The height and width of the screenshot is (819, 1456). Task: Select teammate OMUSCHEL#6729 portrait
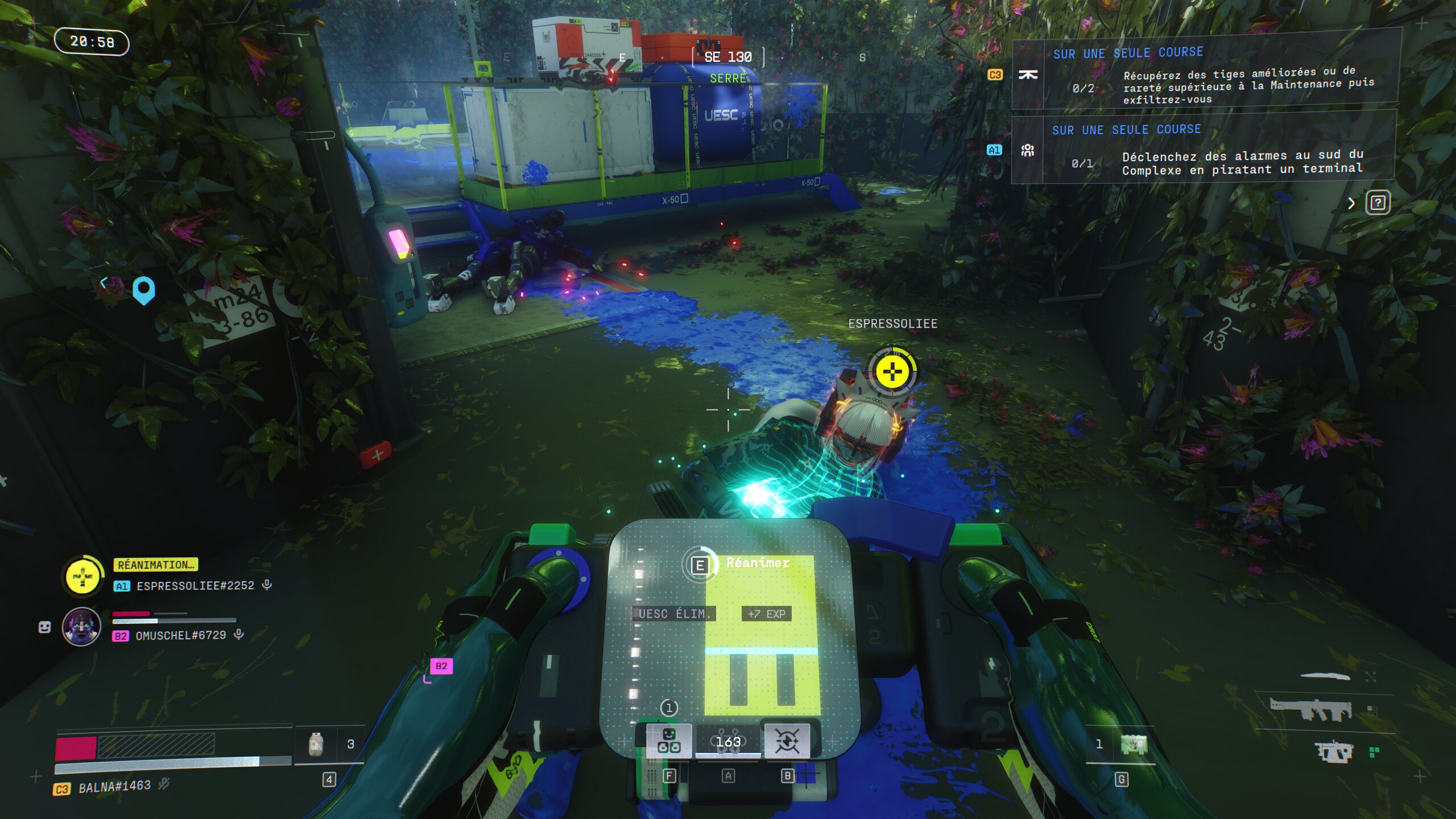(x=81, y=627)
